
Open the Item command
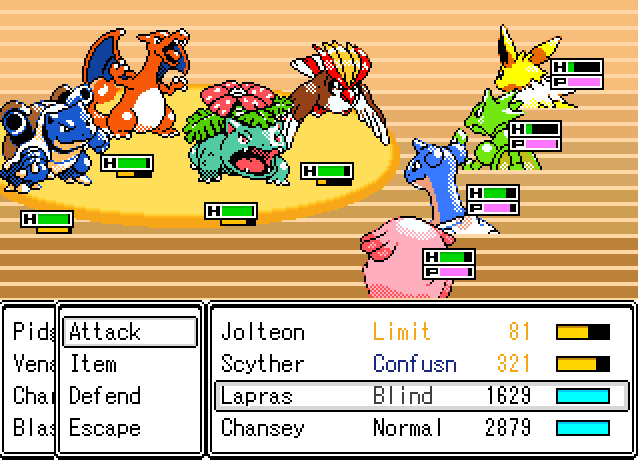(x=128, y=364)
